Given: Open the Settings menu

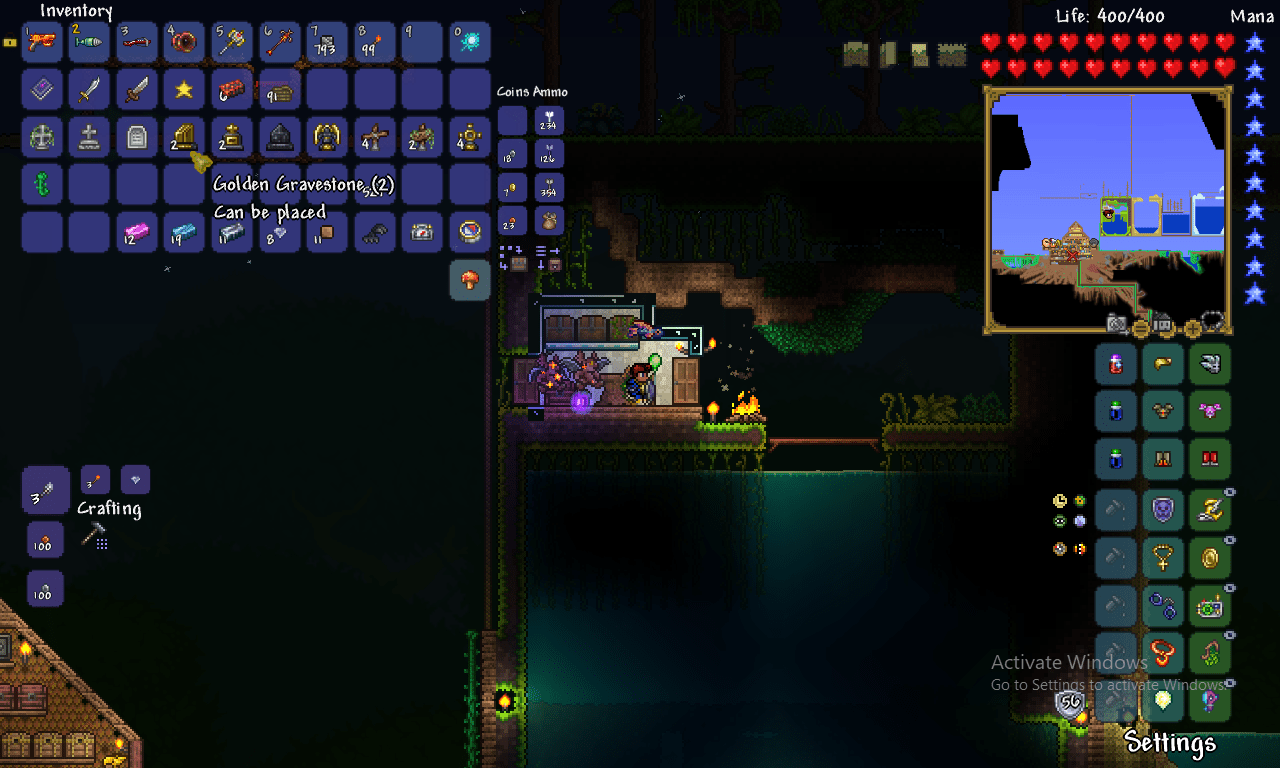Looking at the screenshot, I should [1170, 744].
